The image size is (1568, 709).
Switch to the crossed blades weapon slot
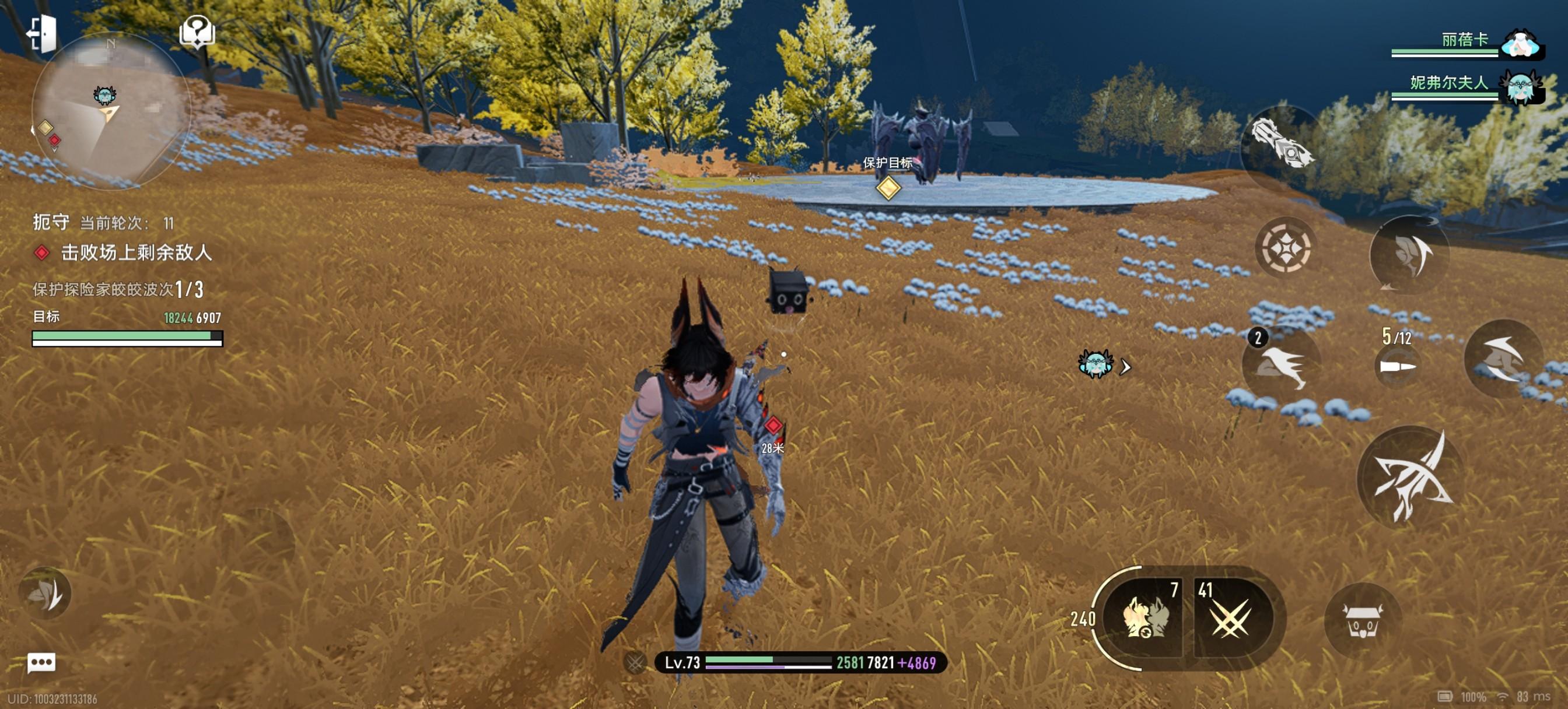1231,617
